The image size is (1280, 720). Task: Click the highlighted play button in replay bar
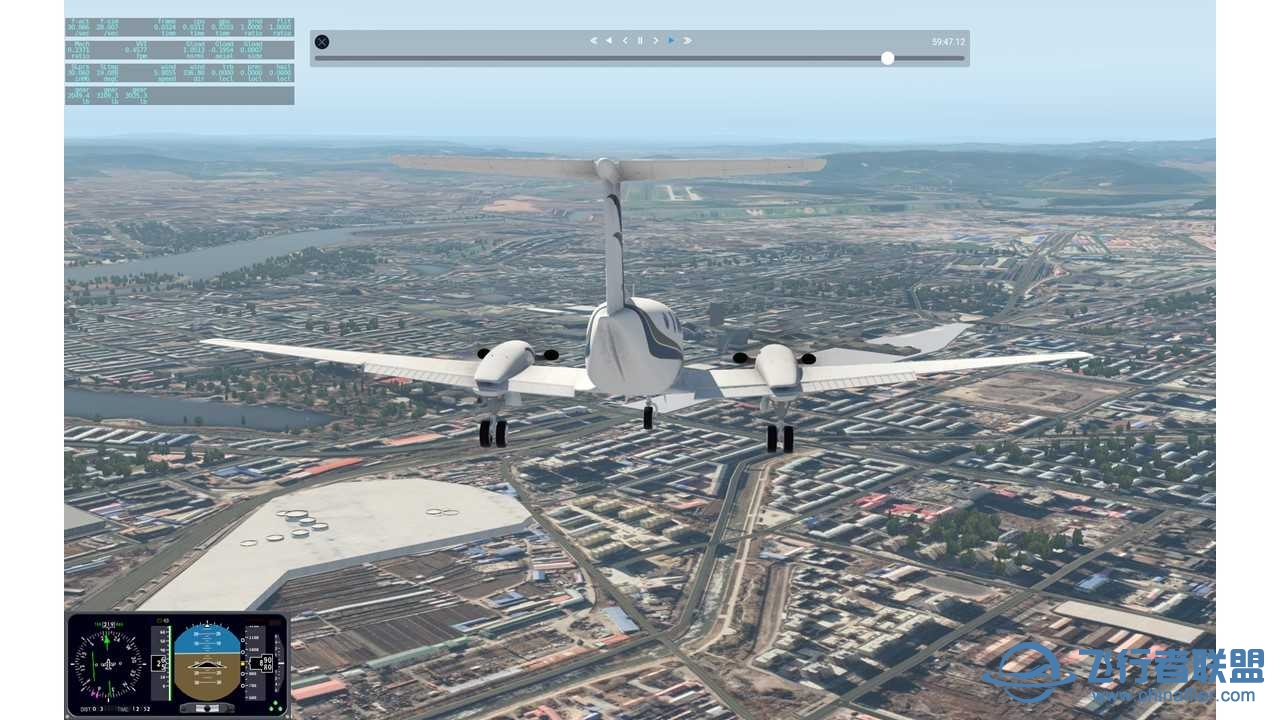point(671,40)
